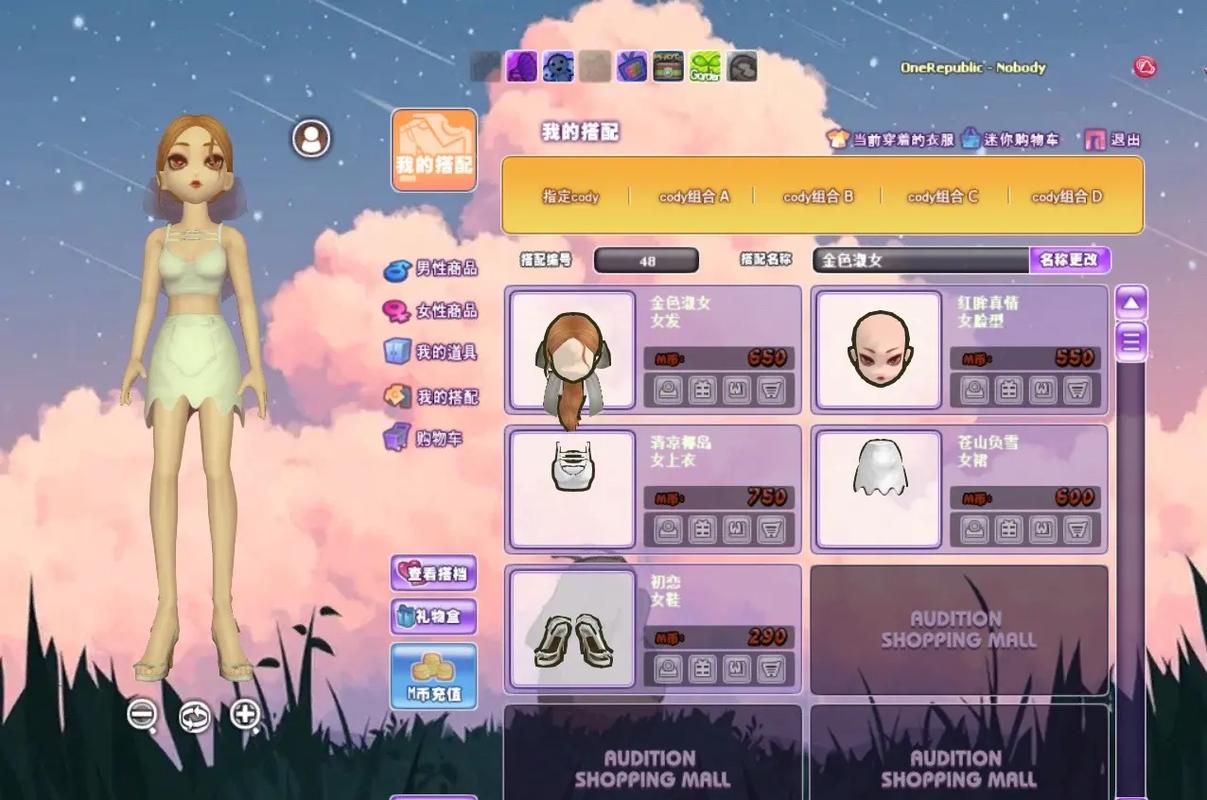1207x800 pixels.
Task: Open the 迷你购物车 mini cart
Action: [x=1010, y=140]
